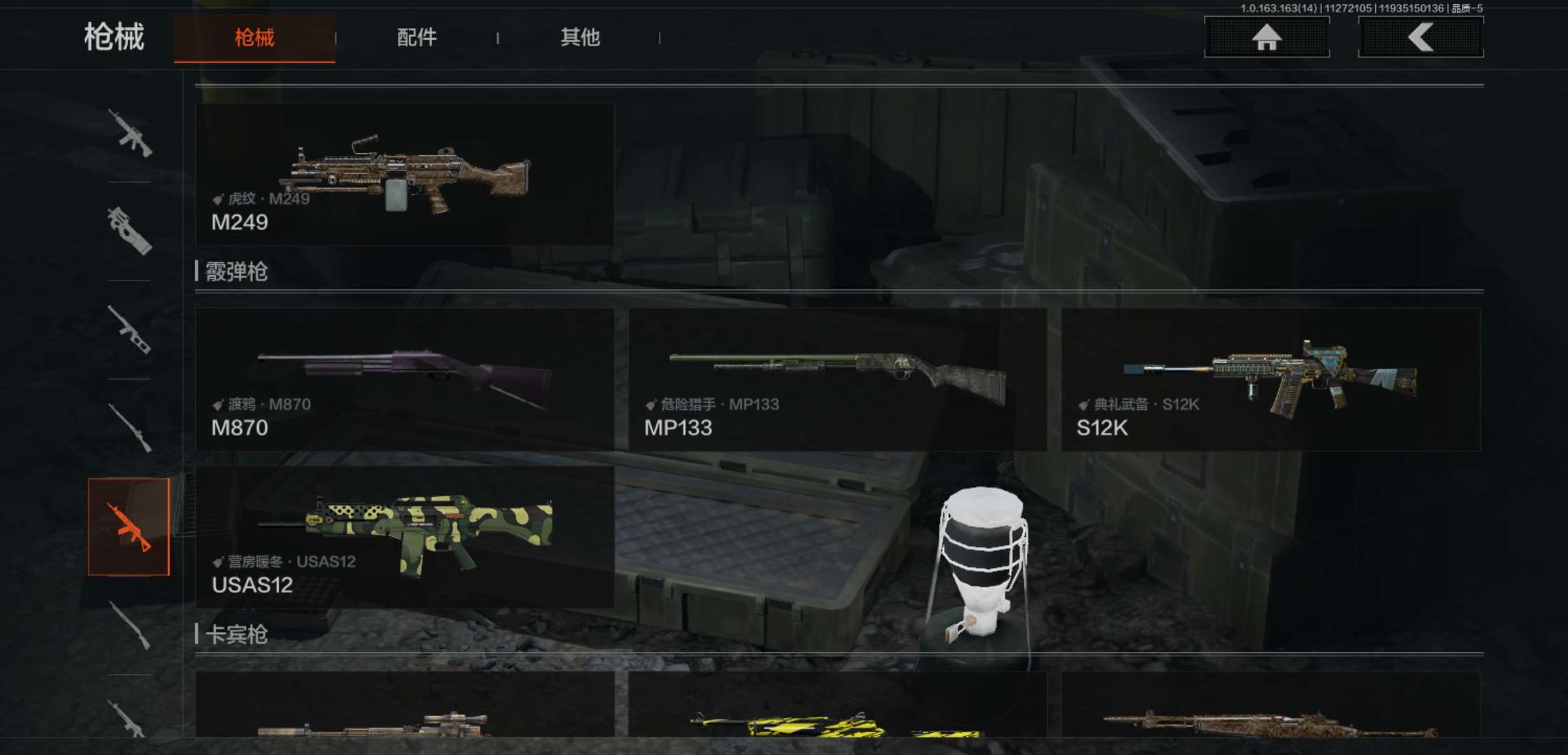Pick the camo USAS12 shotgun card
Image resolution: width=1568 pixels, height=755 pixels.
(405, 537)
